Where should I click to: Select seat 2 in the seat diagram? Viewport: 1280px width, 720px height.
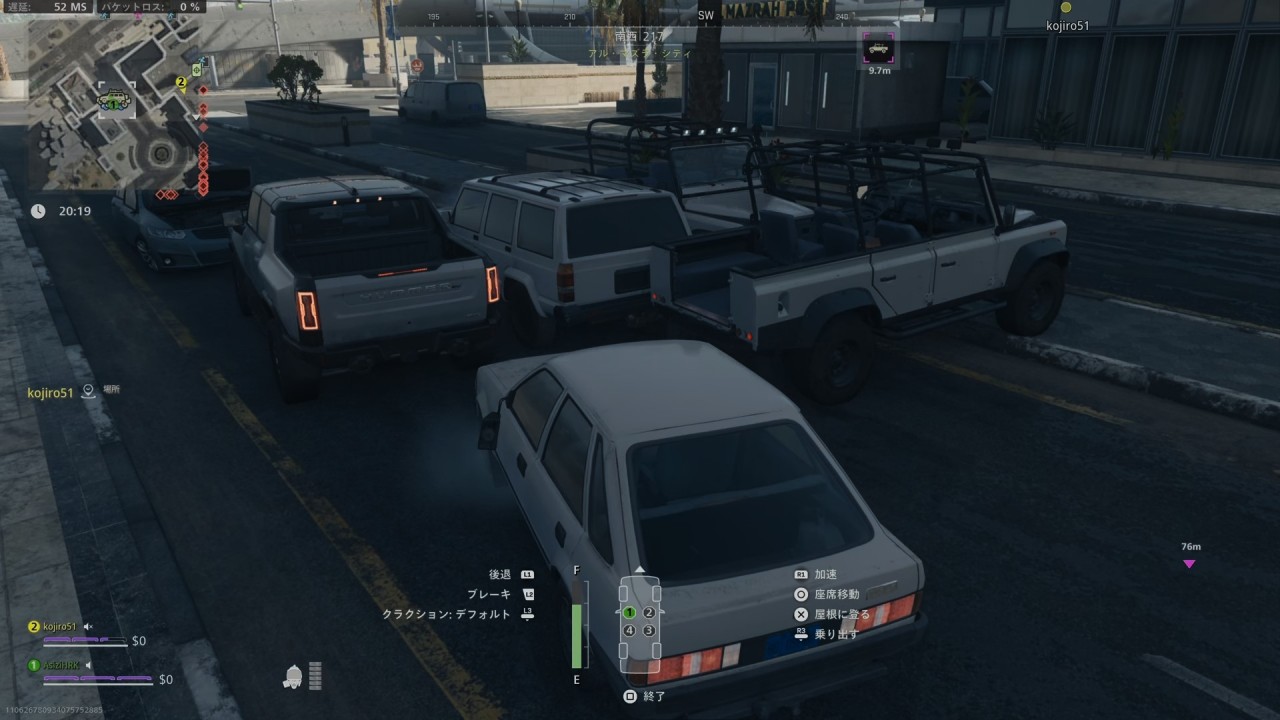click(x=649, y=612)
